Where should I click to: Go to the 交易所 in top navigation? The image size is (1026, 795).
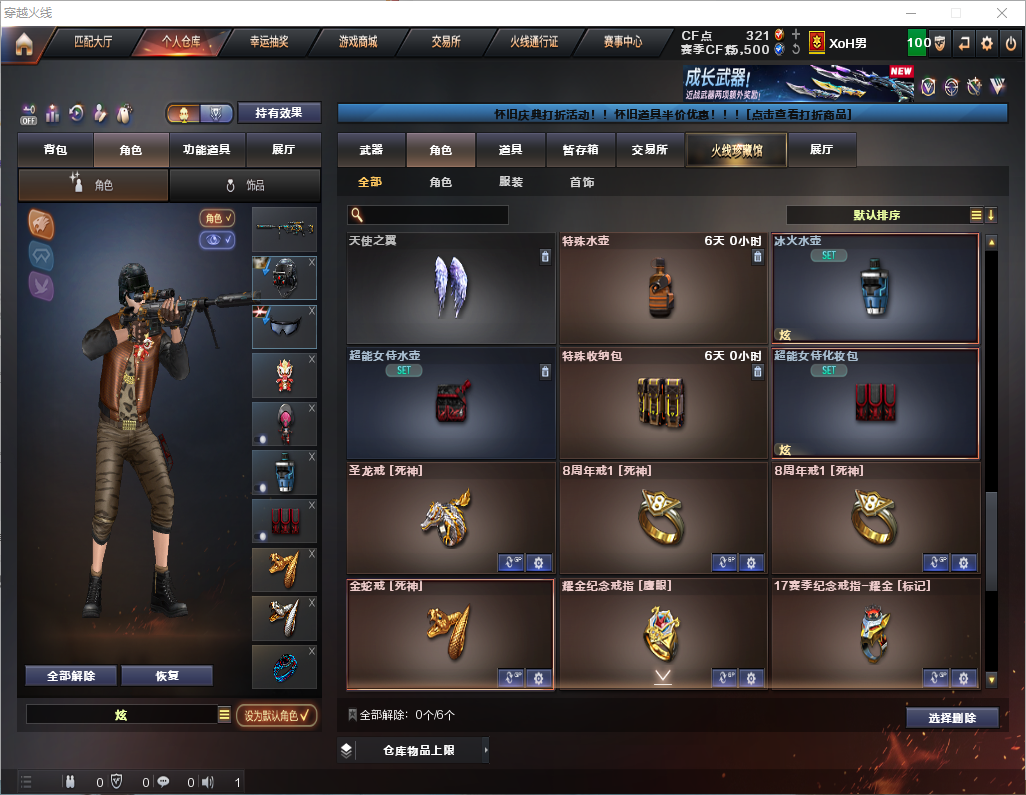(x=446, y=43)
